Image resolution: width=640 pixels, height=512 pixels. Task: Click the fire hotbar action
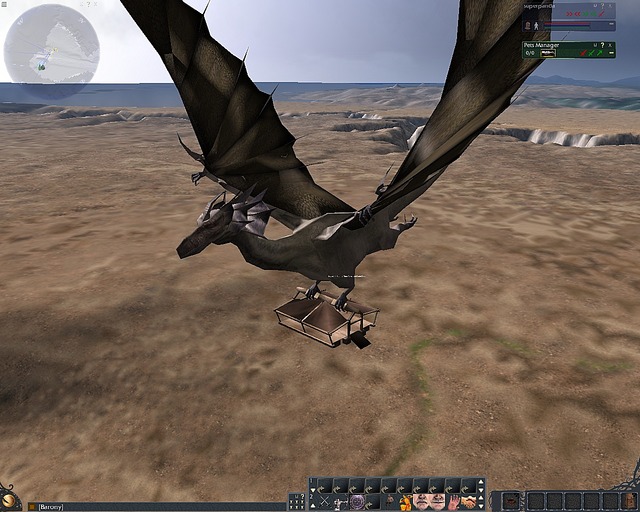(405, 501)
